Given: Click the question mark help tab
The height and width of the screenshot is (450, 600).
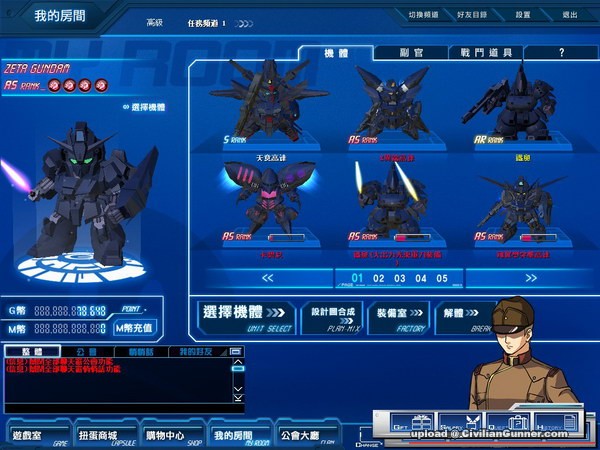Looking at the screenshot, I should [x=561, y=52].
